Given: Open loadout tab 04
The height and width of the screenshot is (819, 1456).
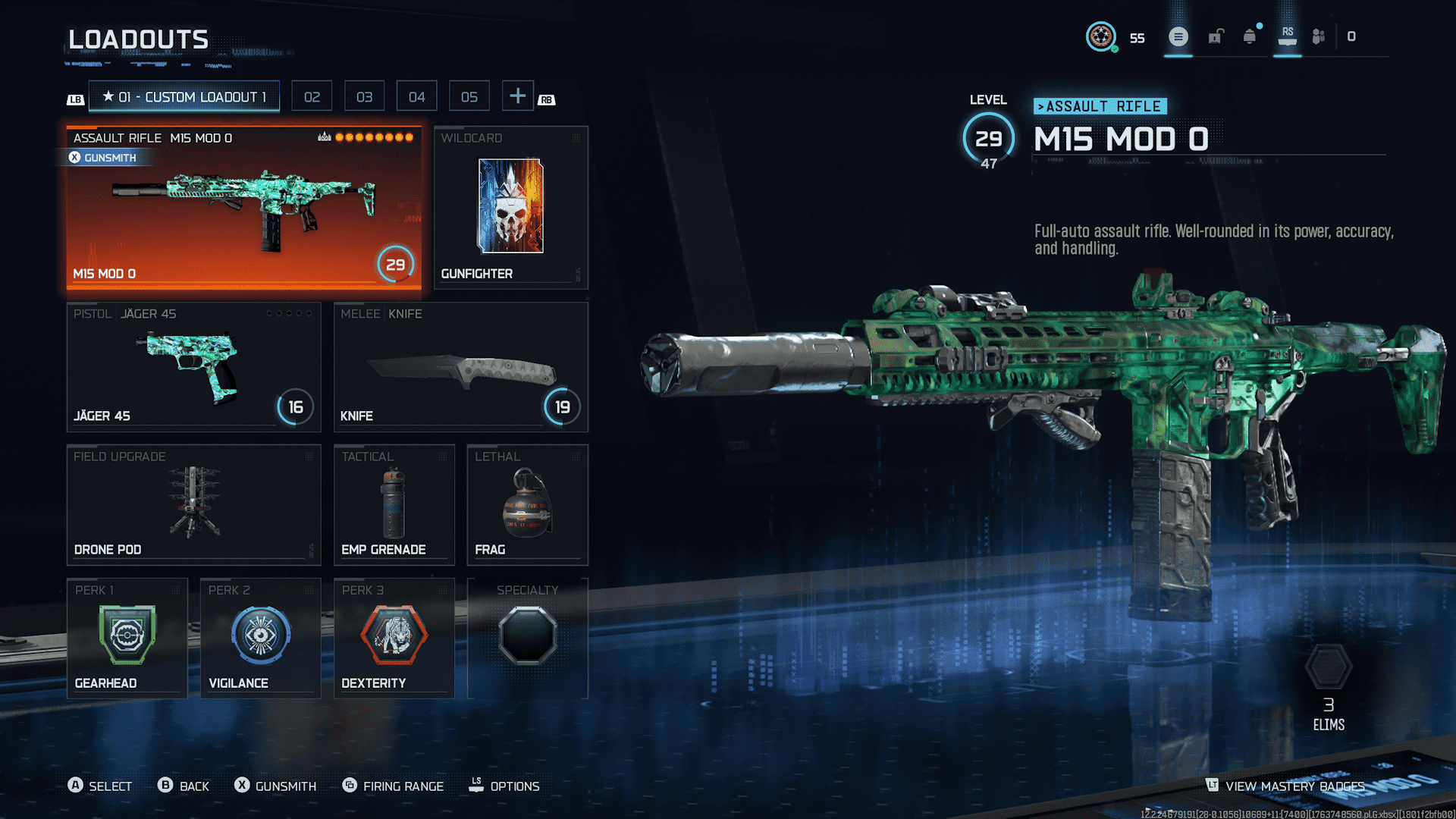Looking at the screenshot, I should click(417, 97).
